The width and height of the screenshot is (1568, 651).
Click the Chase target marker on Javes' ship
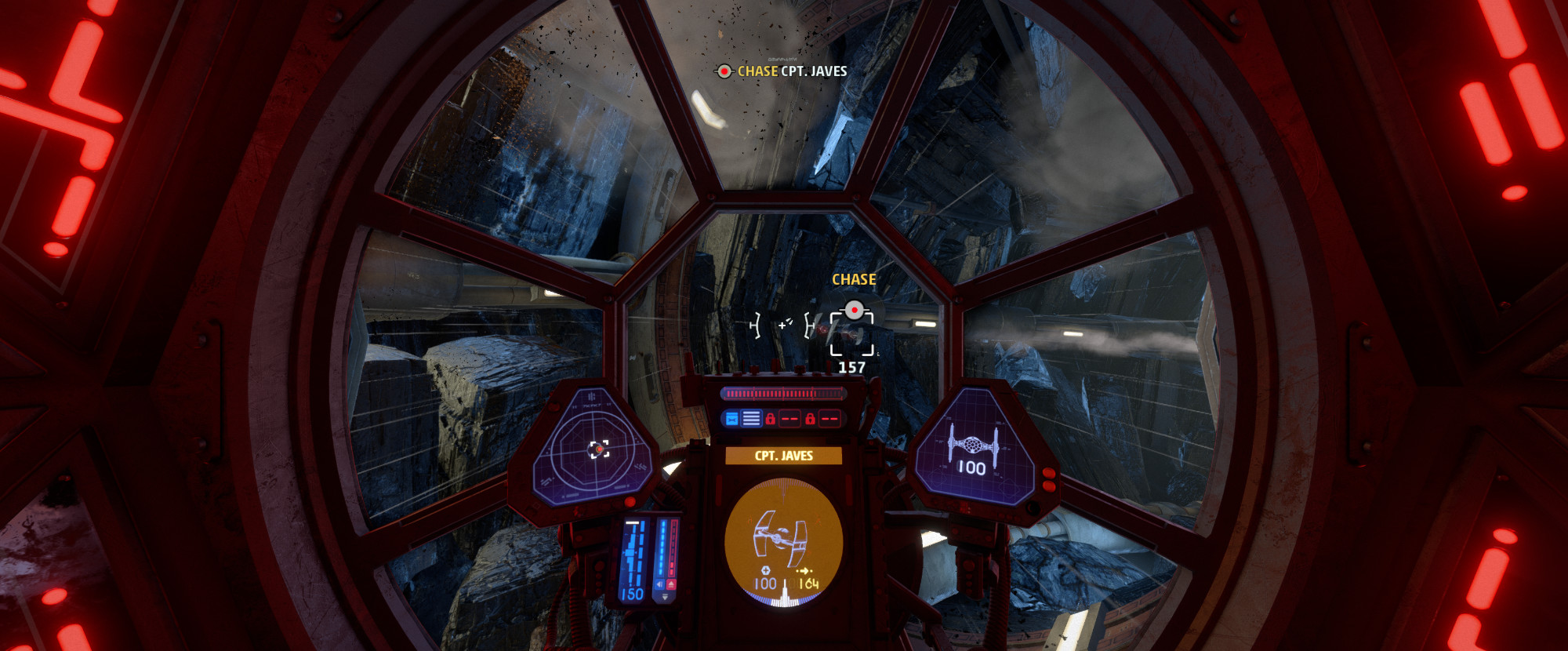tap(853, 311)
